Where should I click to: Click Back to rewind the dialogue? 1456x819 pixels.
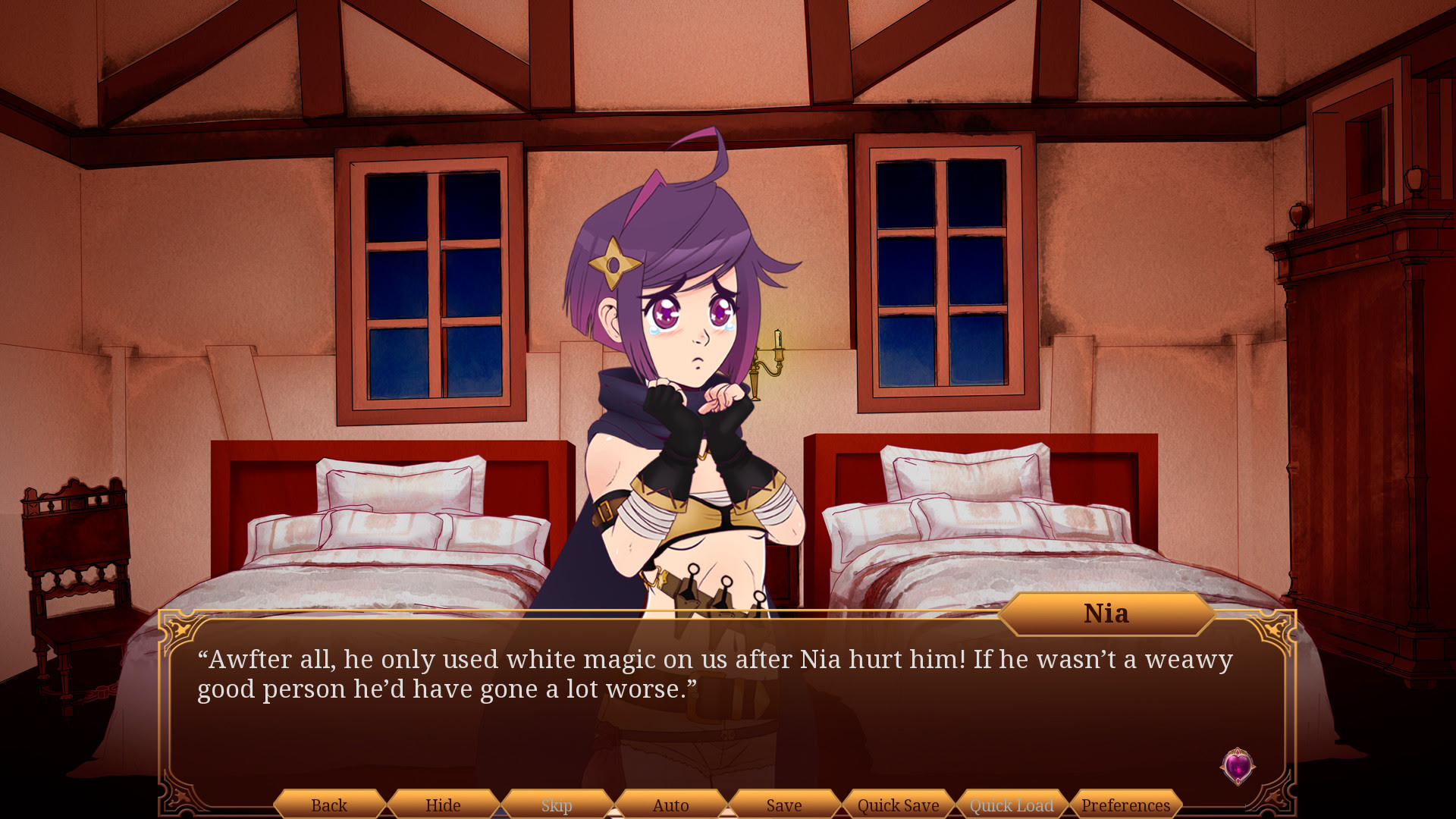(329, 805)
